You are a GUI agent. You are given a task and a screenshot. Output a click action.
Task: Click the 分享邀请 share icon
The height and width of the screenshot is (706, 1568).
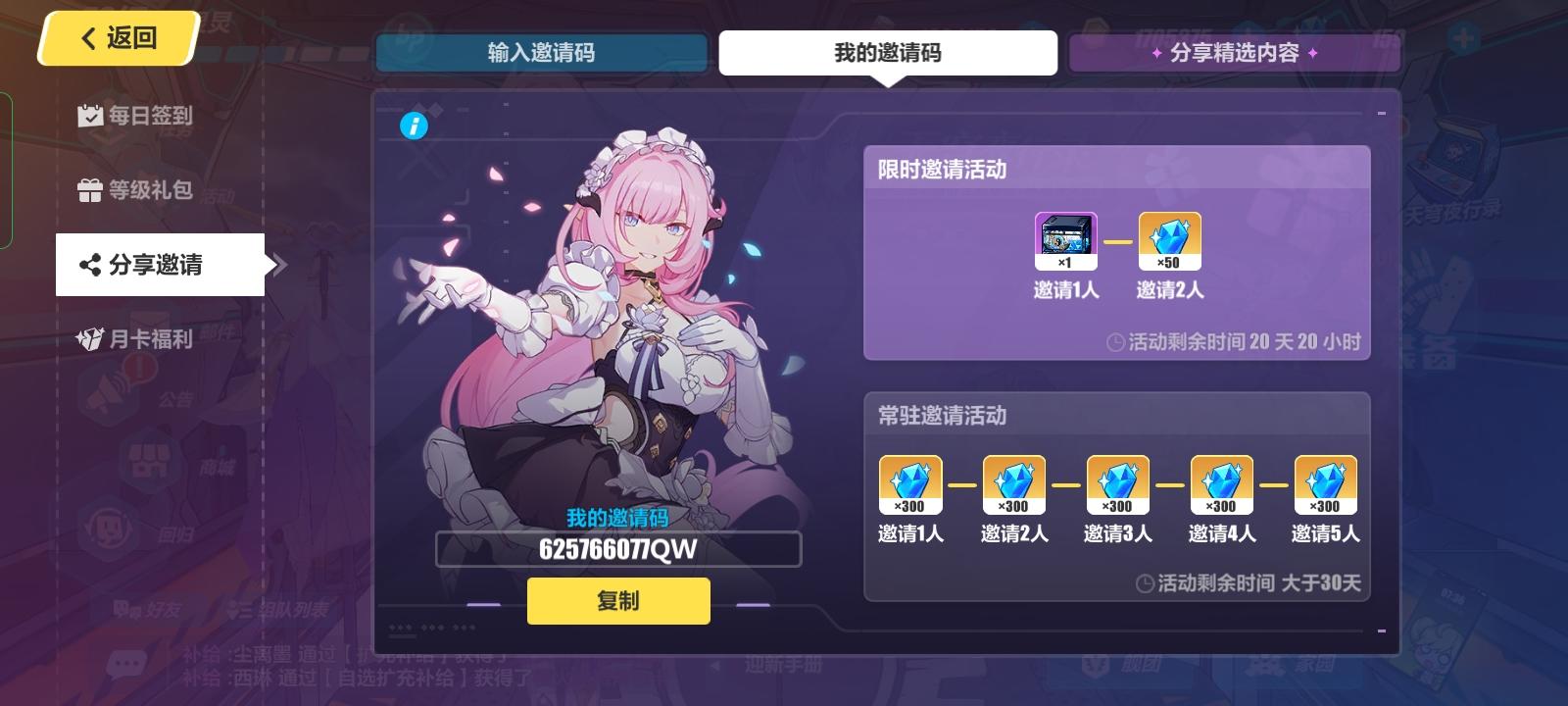[x=89, y=265]
